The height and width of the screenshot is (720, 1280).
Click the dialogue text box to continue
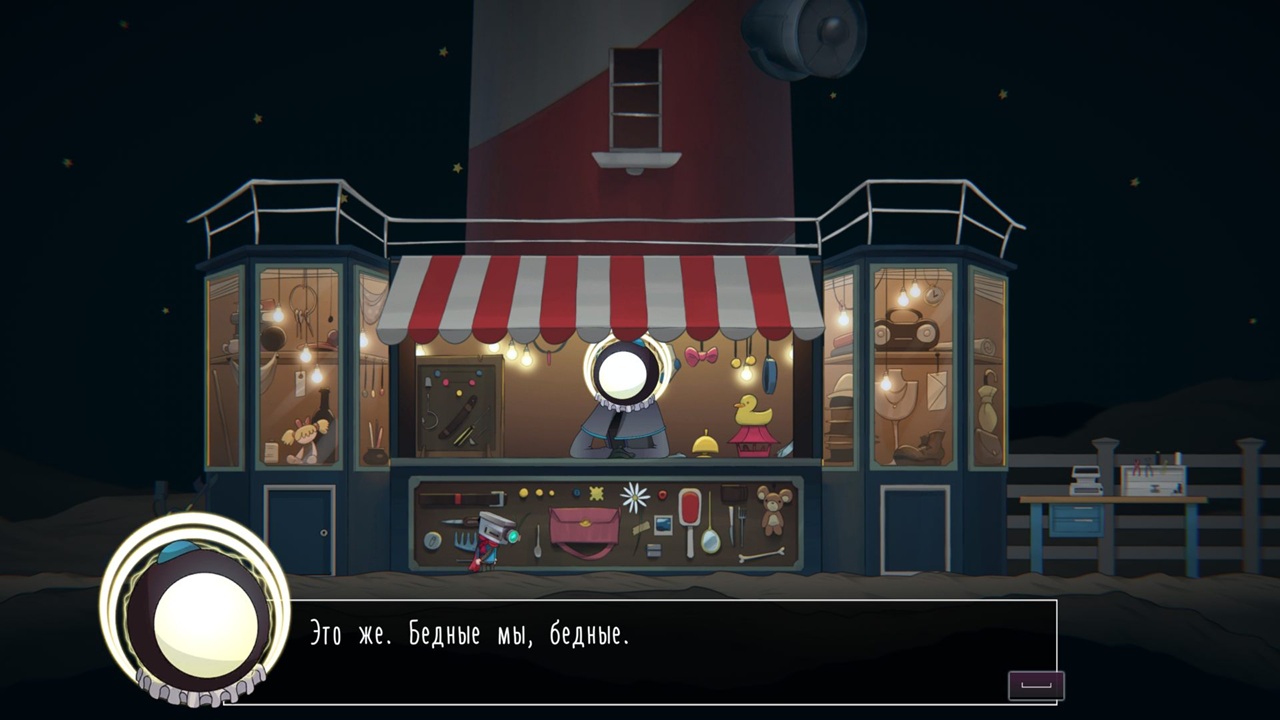point(660,651)
